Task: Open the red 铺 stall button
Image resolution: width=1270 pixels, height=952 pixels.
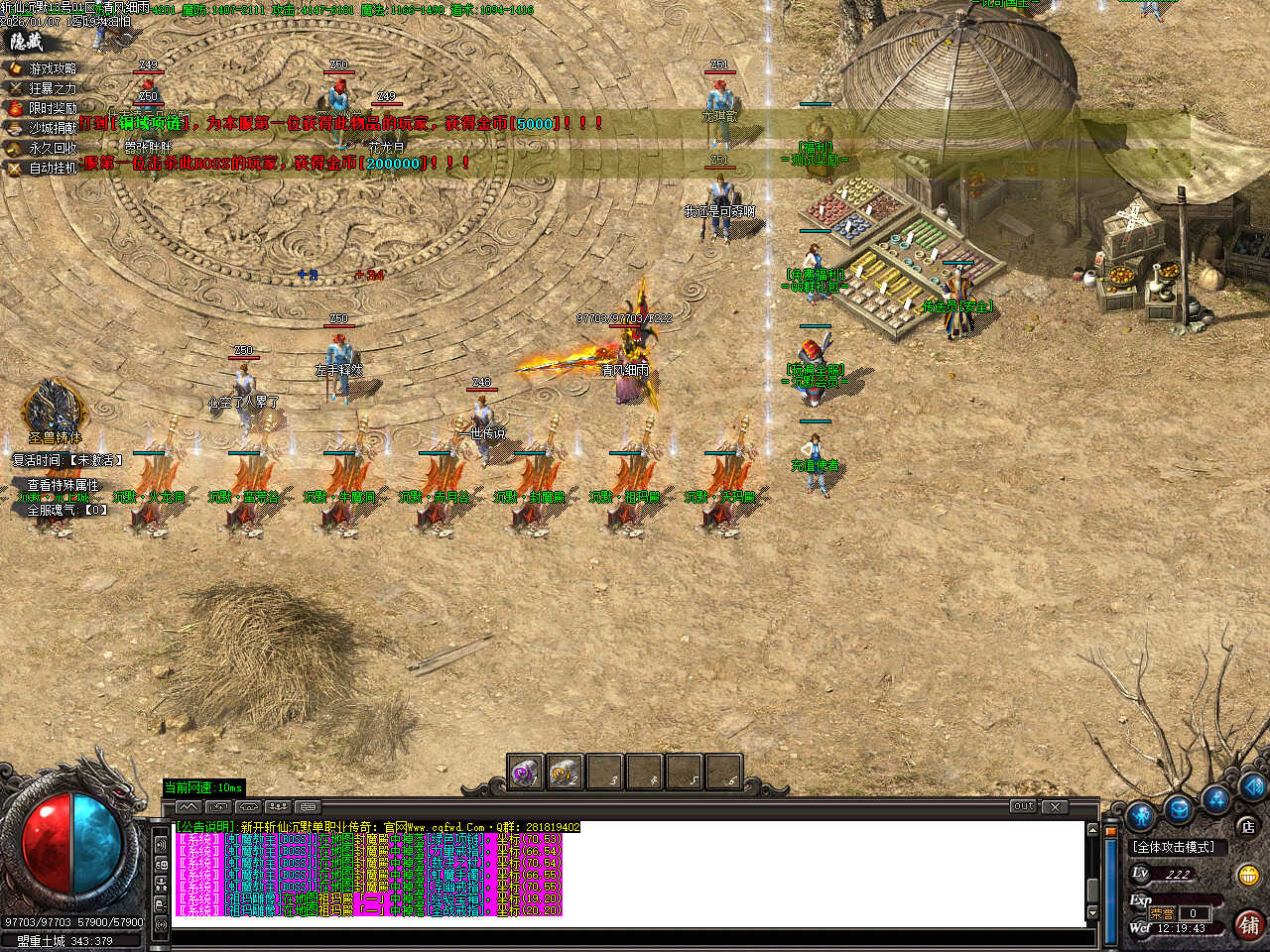Action: [1248, 924]
